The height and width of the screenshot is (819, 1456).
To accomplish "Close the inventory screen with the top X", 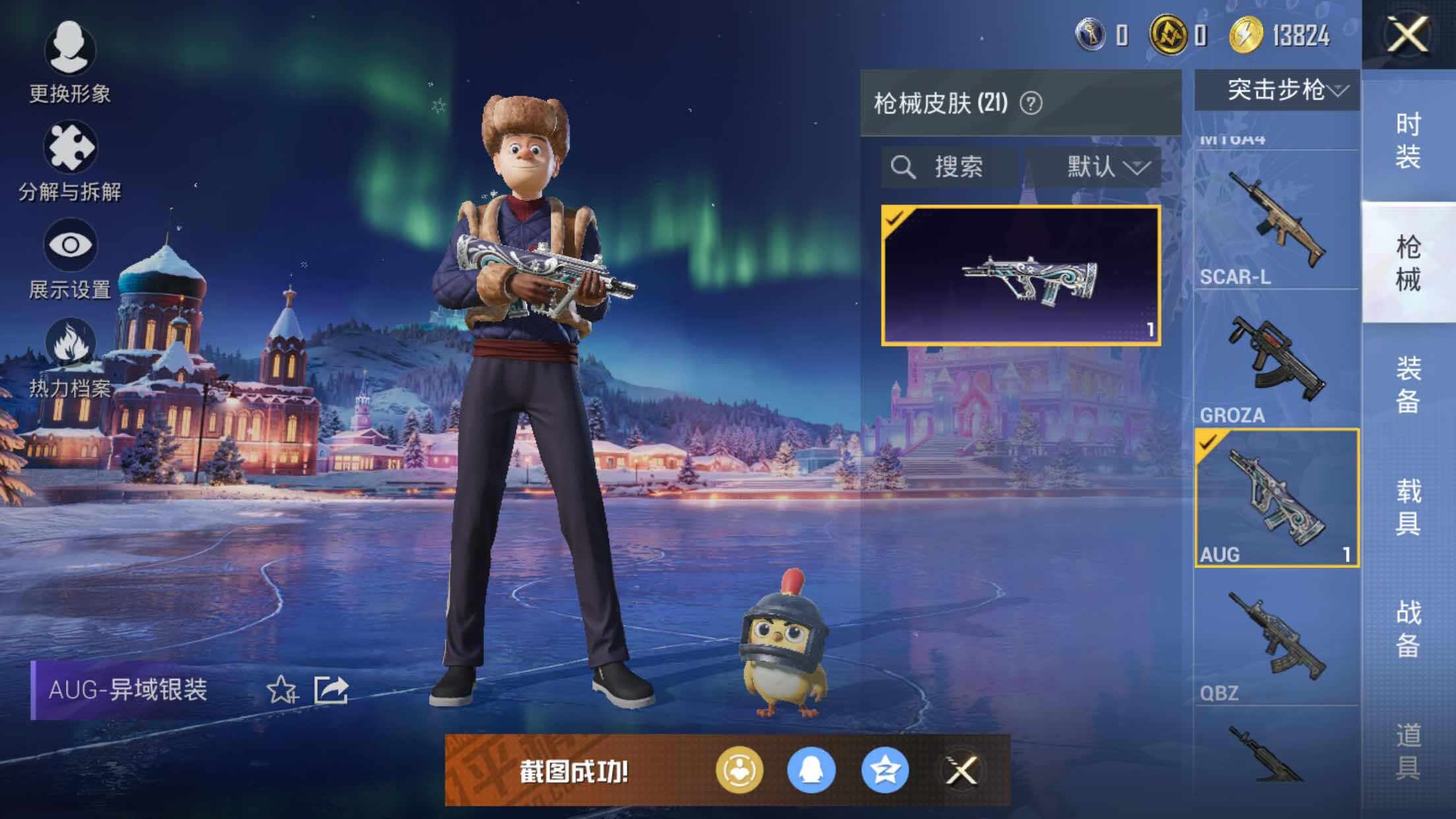I will 1407,34.
